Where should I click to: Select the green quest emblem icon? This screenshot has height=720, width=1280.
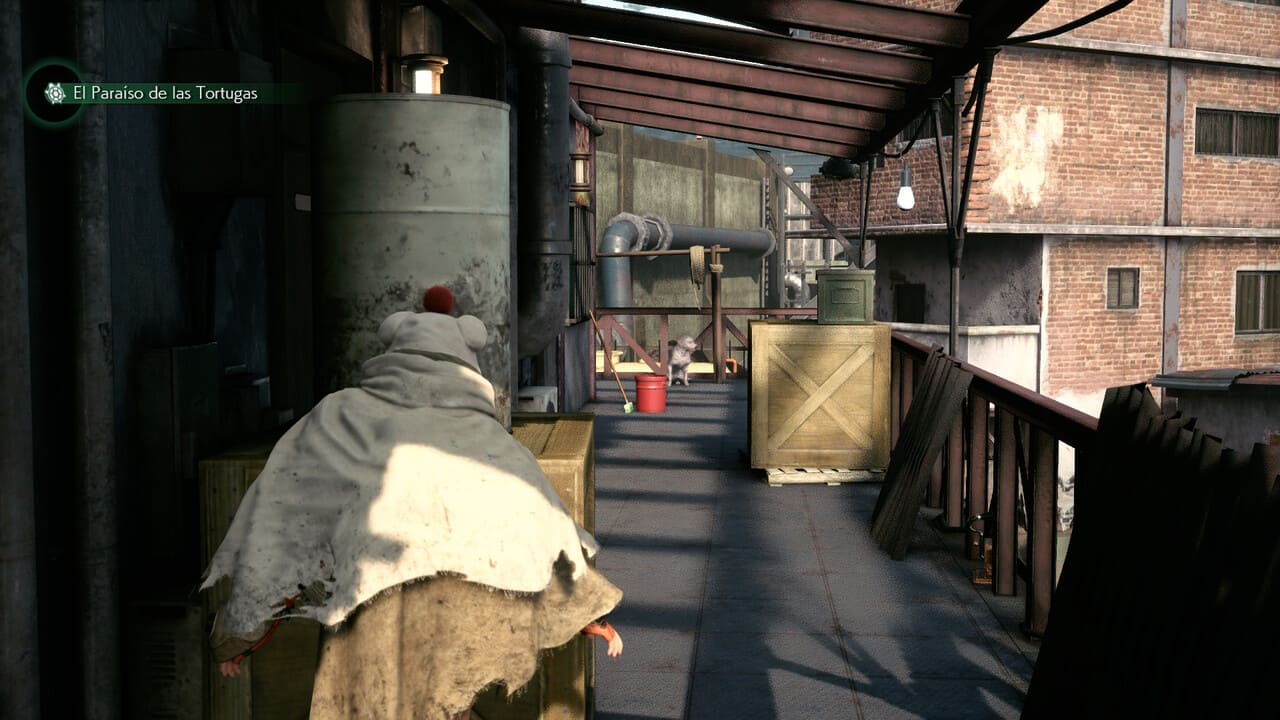tap(55, 93)
